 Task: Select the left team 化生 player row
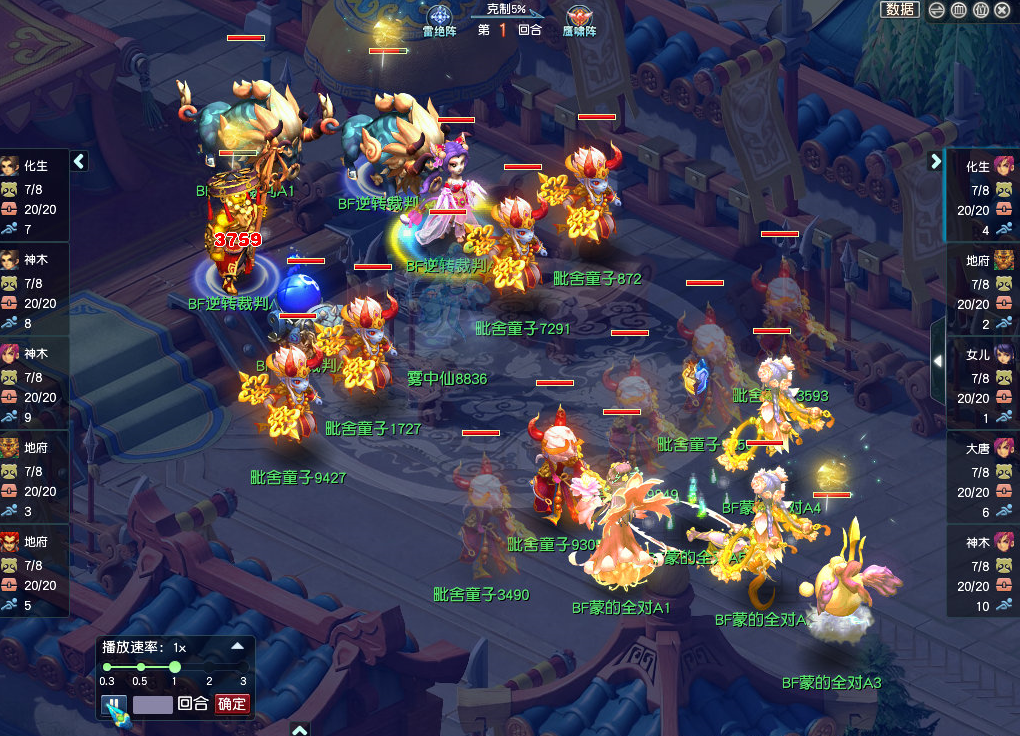(x=34, y=196)
